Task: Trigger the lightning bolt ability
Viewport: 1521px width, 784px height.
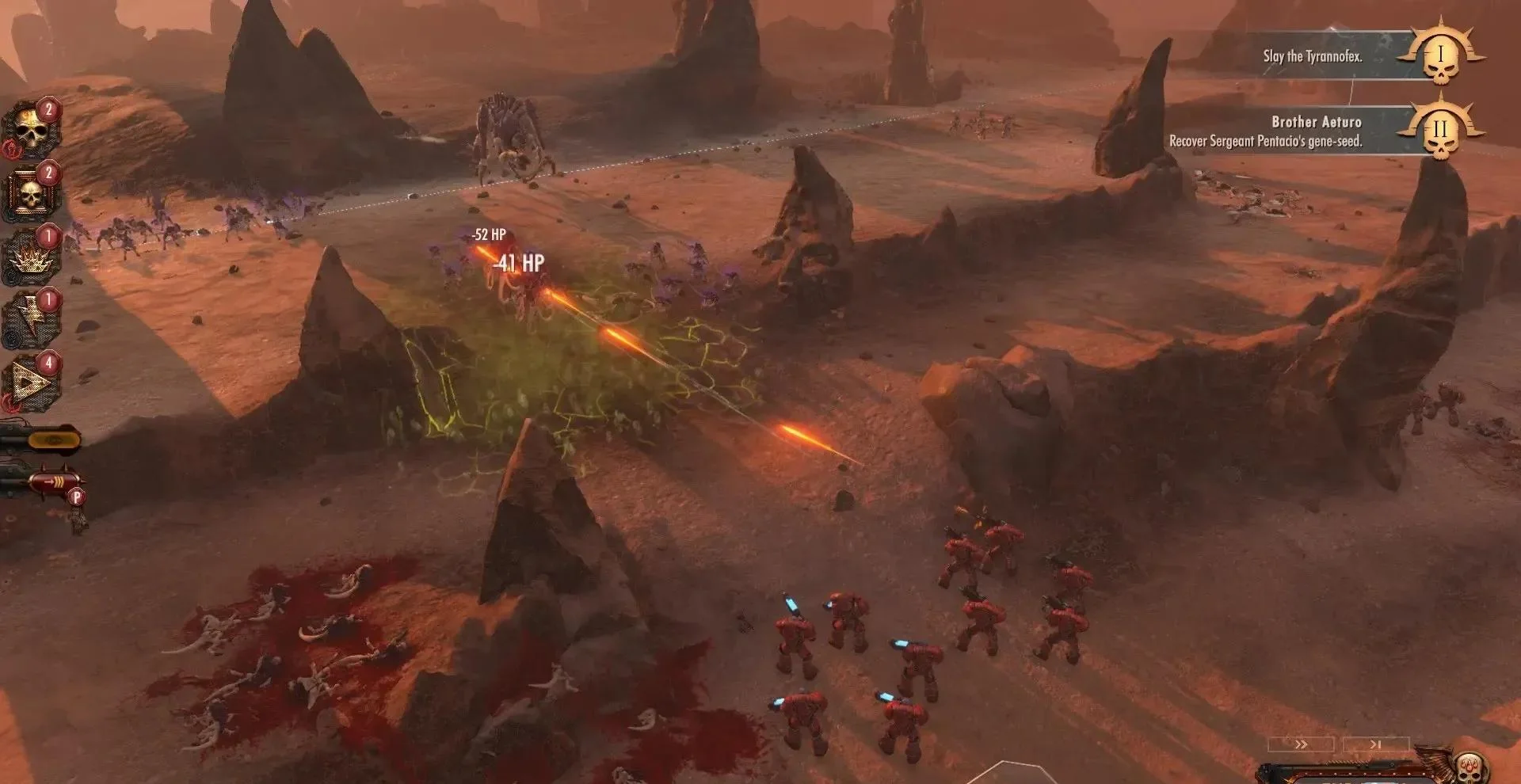Action: [x=31, y=318]
